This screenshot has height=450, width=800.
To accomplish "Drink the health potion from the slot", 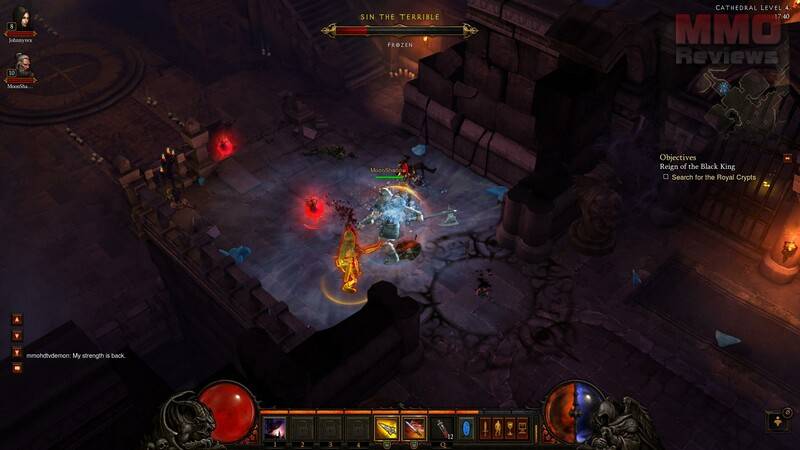I will [440, 427].
